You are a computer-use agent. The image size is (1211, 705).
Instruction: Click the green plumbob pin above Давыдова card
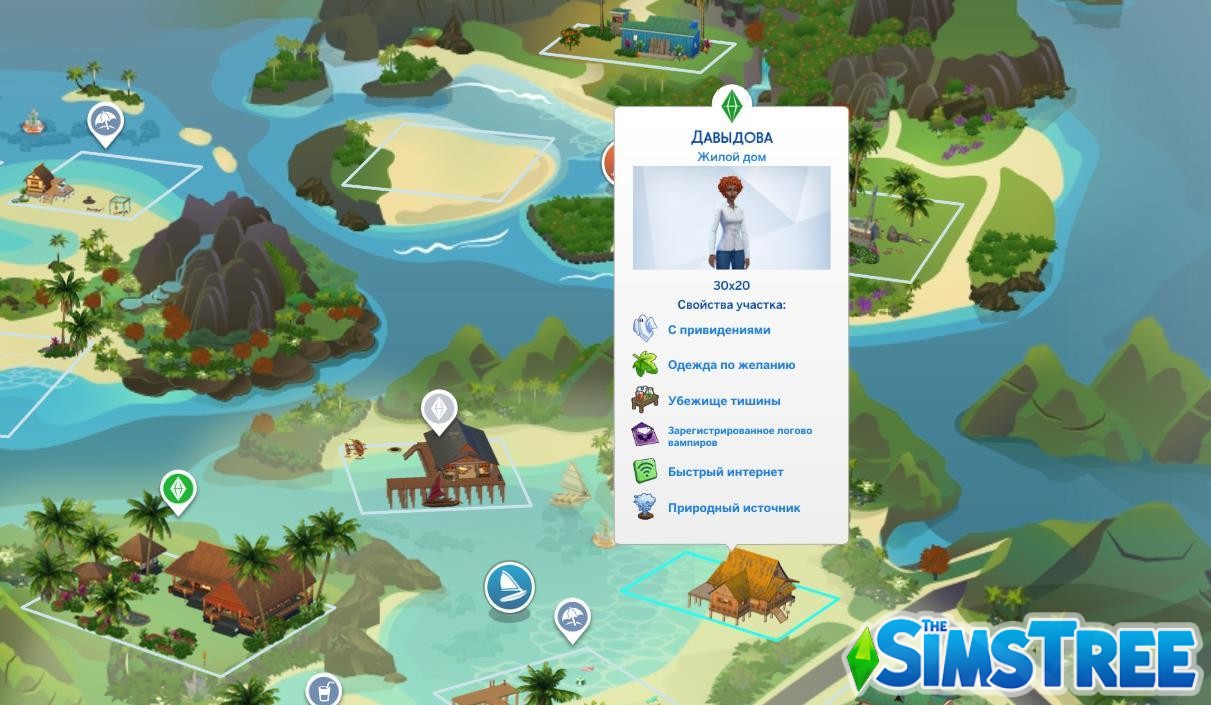[x=731, y=105]
